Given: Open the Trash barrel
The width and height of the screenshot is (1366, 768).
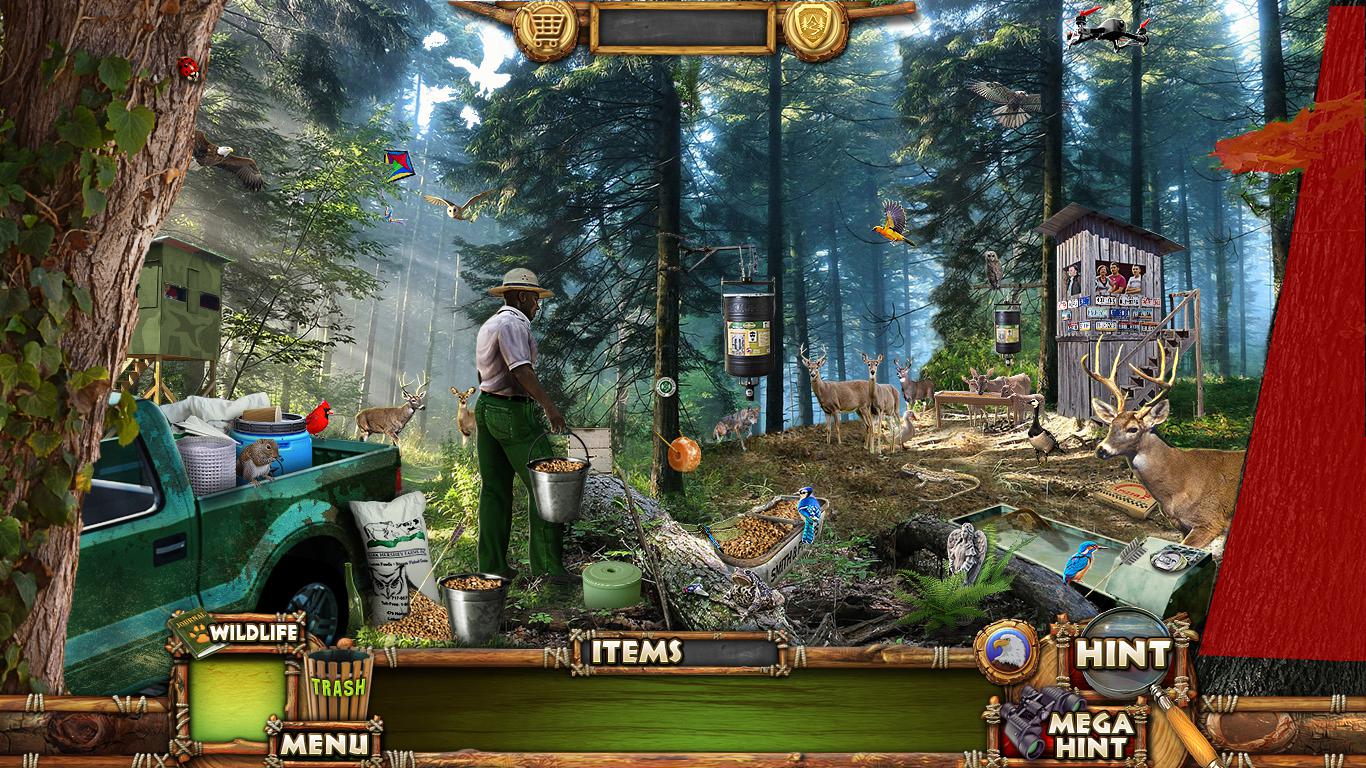Looking at the screenshot, I should point(338,684).
